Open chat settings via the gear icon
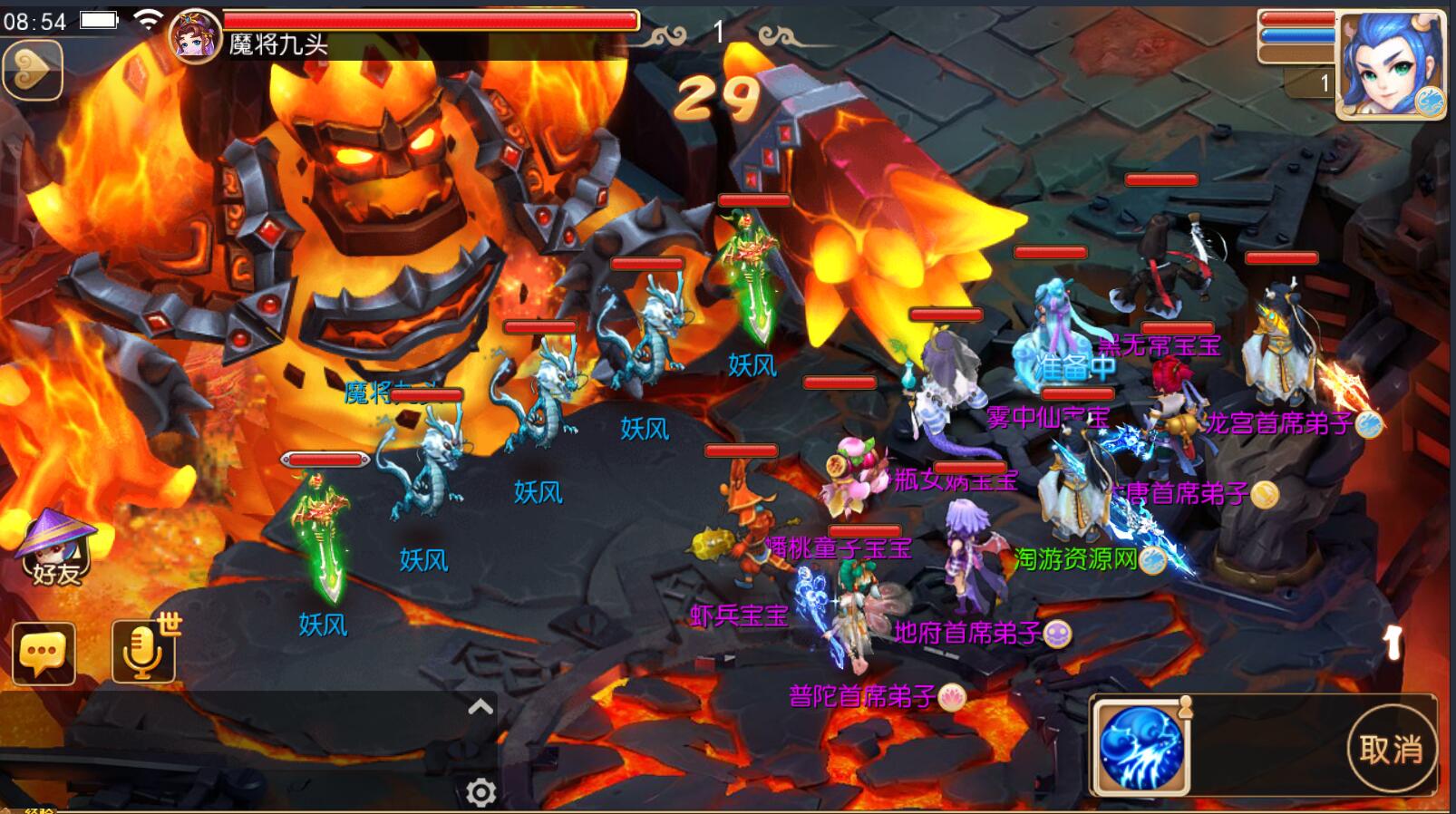The height and width of the screenshot is (814, 1456). click(480, 793)
